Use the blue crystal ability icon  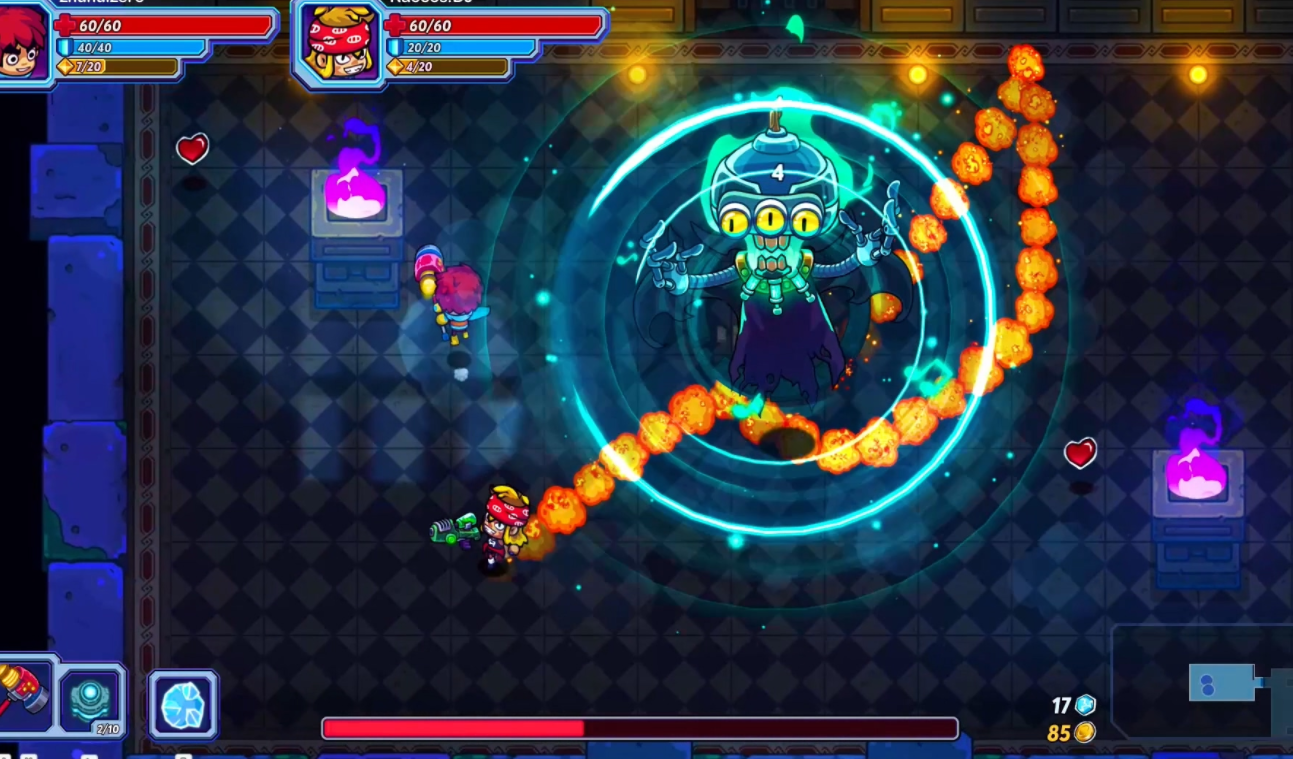pos(183,704)
